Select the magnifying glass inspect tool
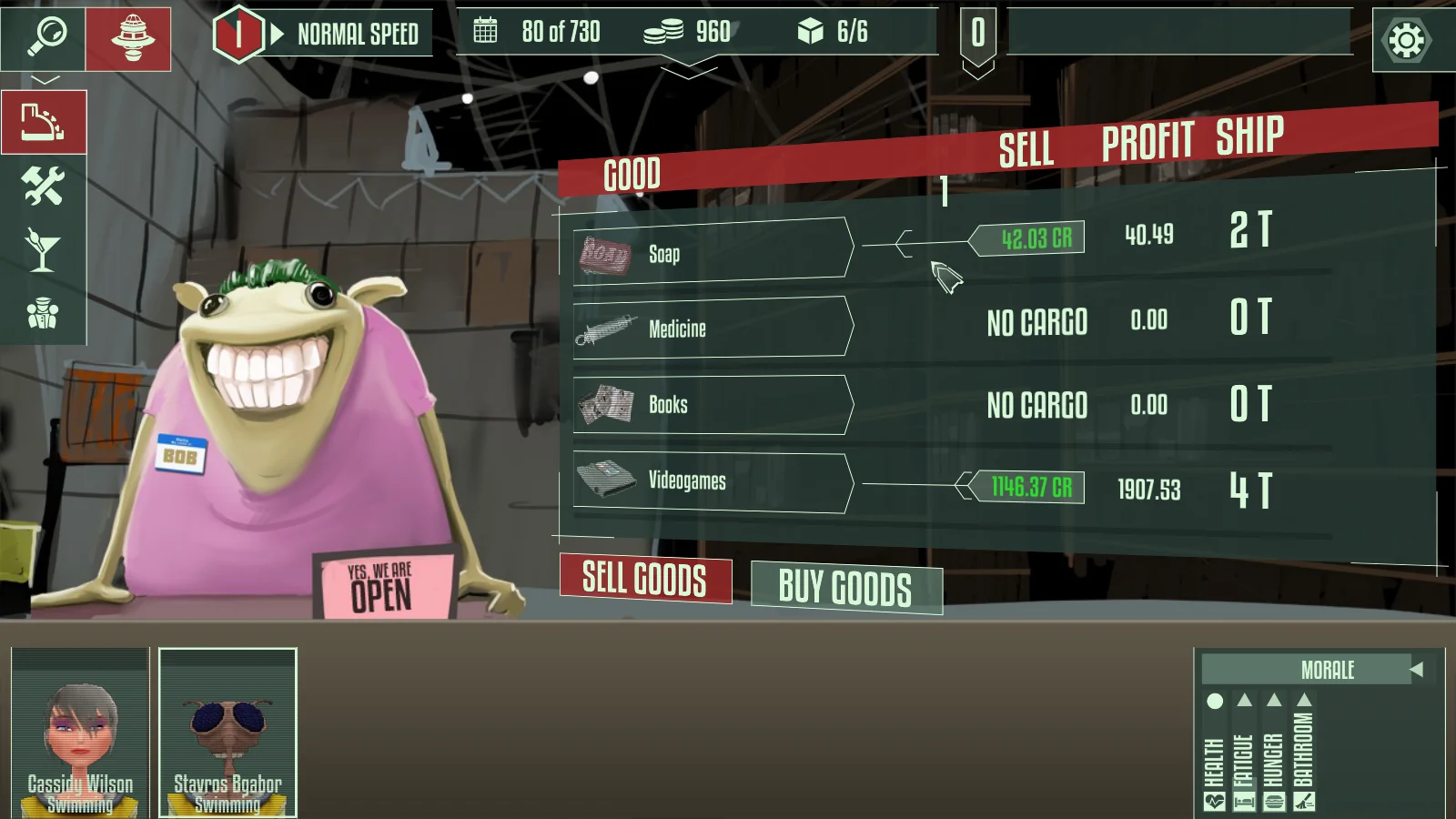The image size is (1456, 819). click(x=45, y=37)
